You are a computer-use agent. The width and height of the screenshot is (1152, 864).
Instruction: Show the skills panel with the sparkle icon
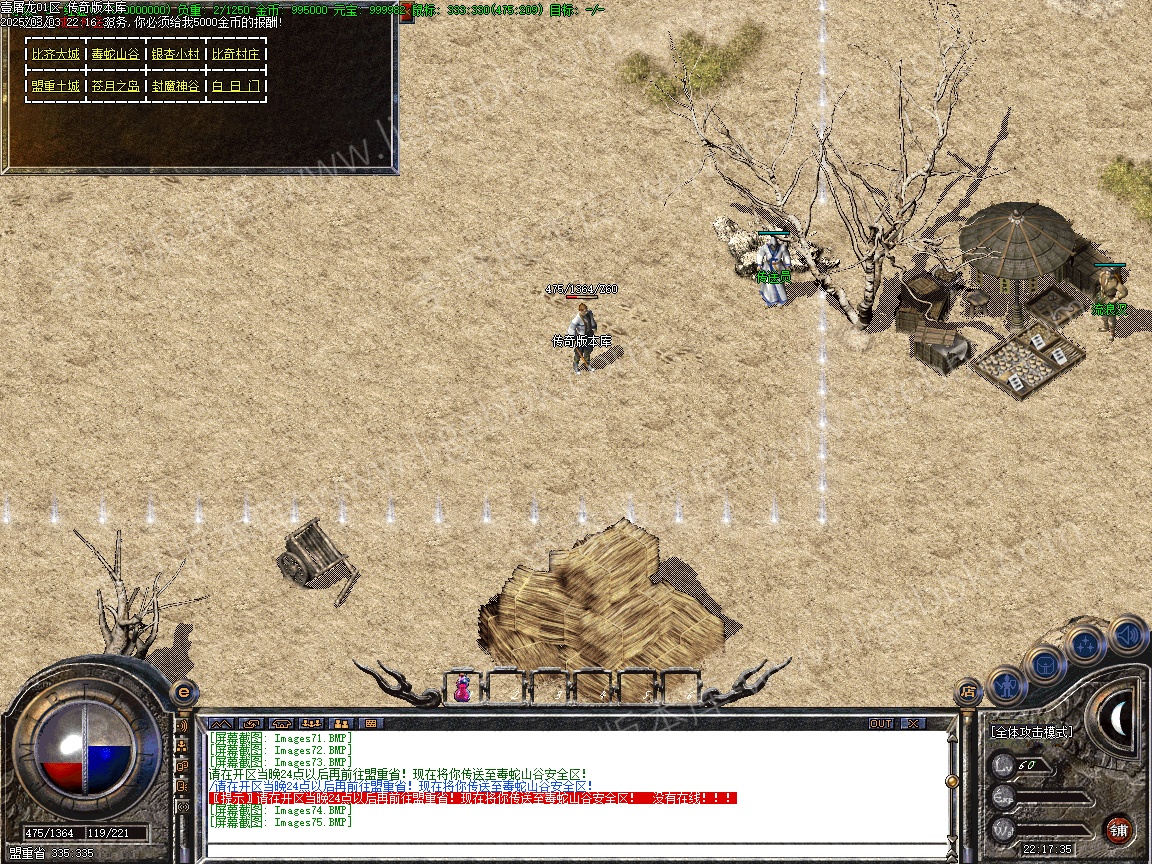coord(1086,644)
